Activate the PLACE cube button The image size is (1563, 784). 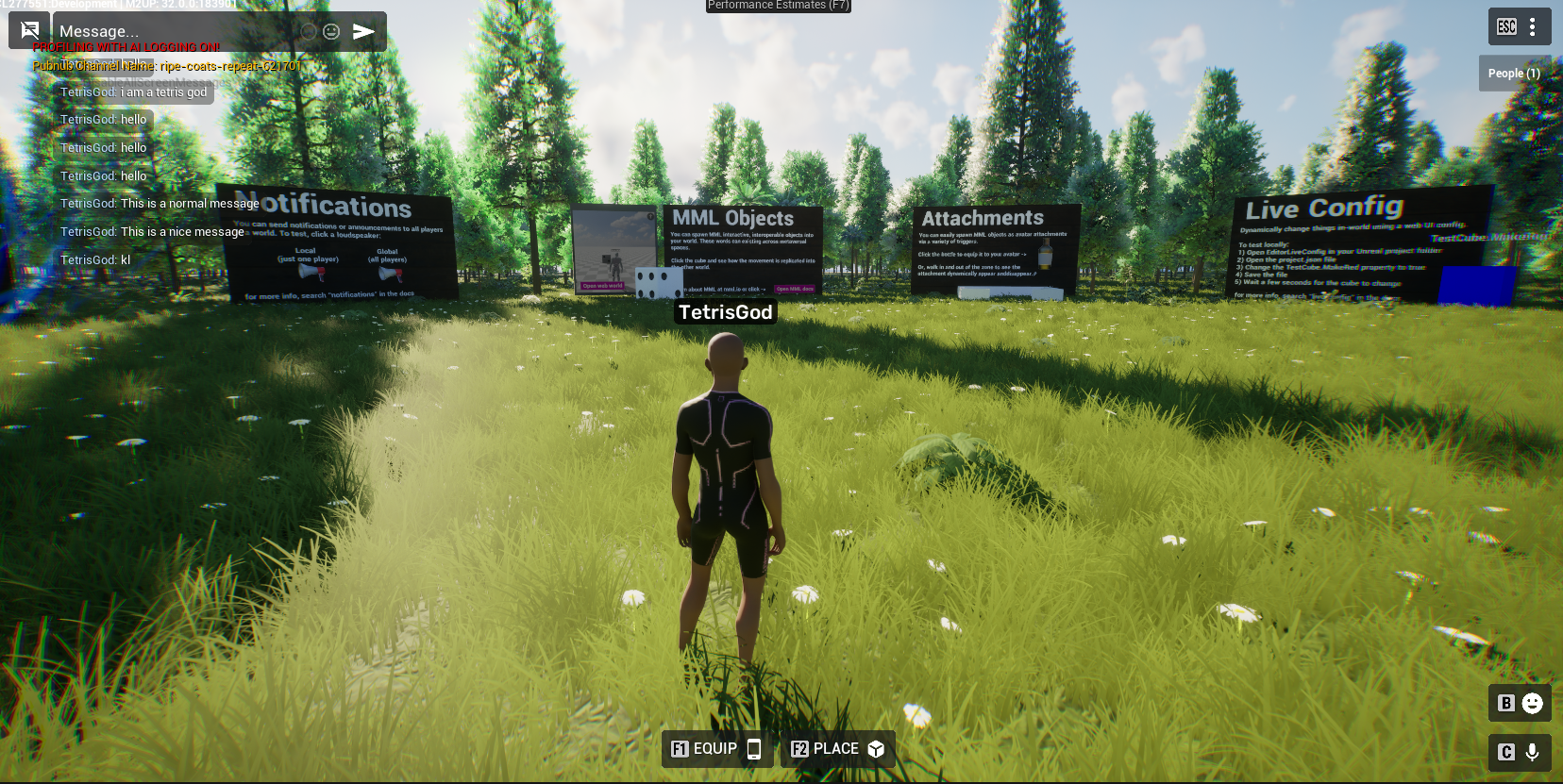point(837,749)
